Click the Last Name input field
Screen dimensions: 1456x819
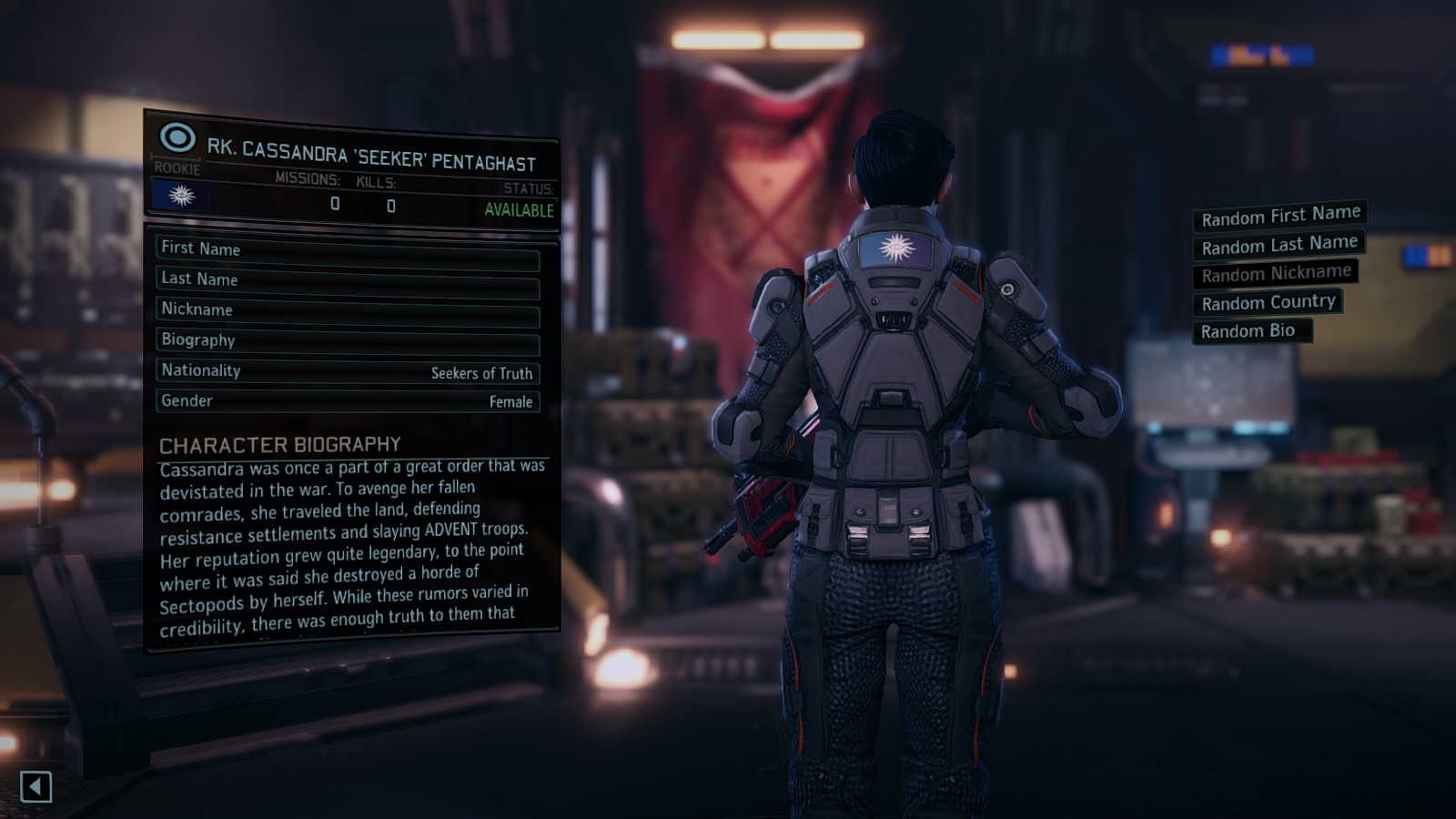(x=349, y=279)
